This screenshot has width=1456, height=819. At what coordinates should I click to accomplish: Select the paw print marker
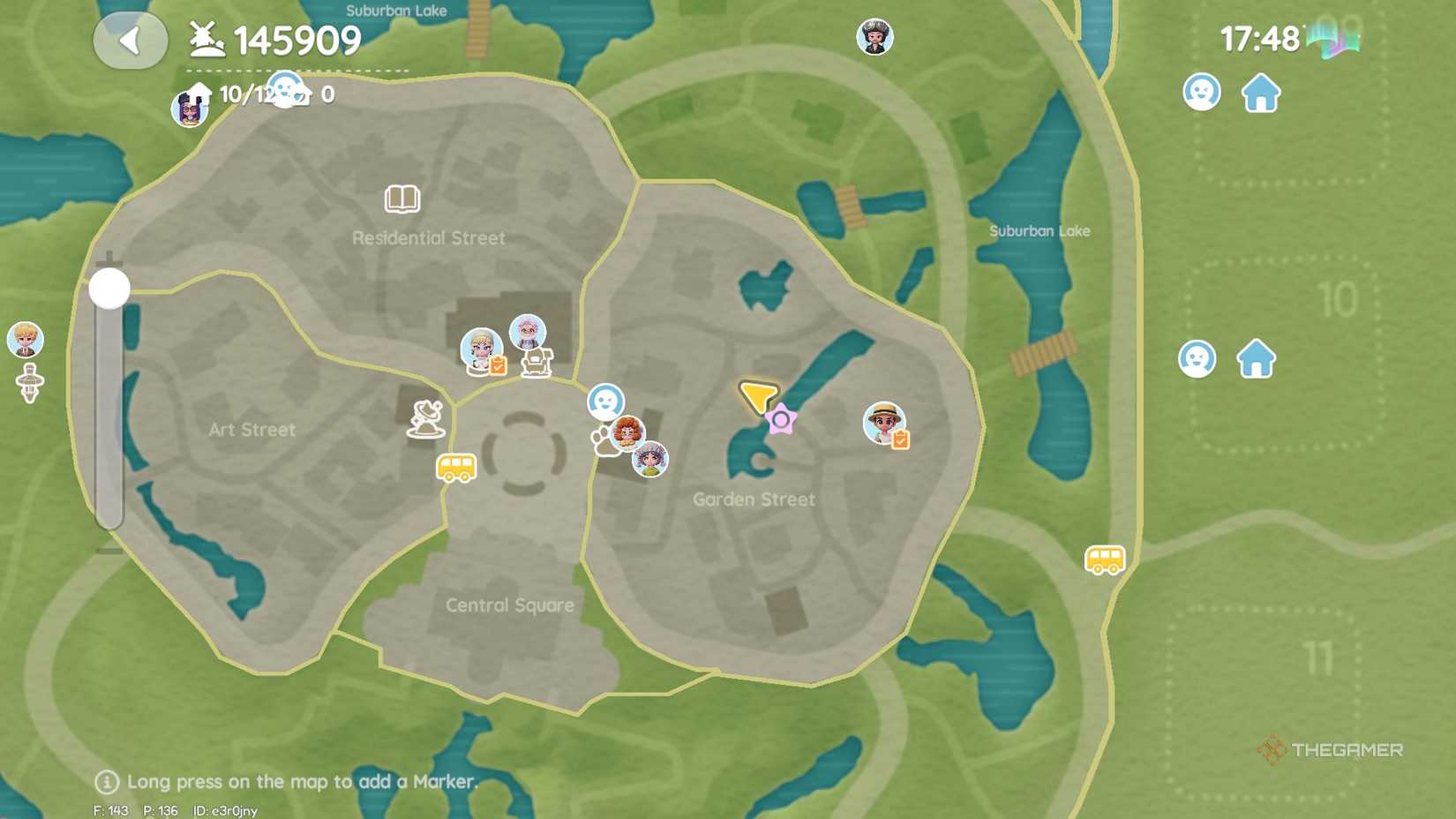click(x=604, y=441)
